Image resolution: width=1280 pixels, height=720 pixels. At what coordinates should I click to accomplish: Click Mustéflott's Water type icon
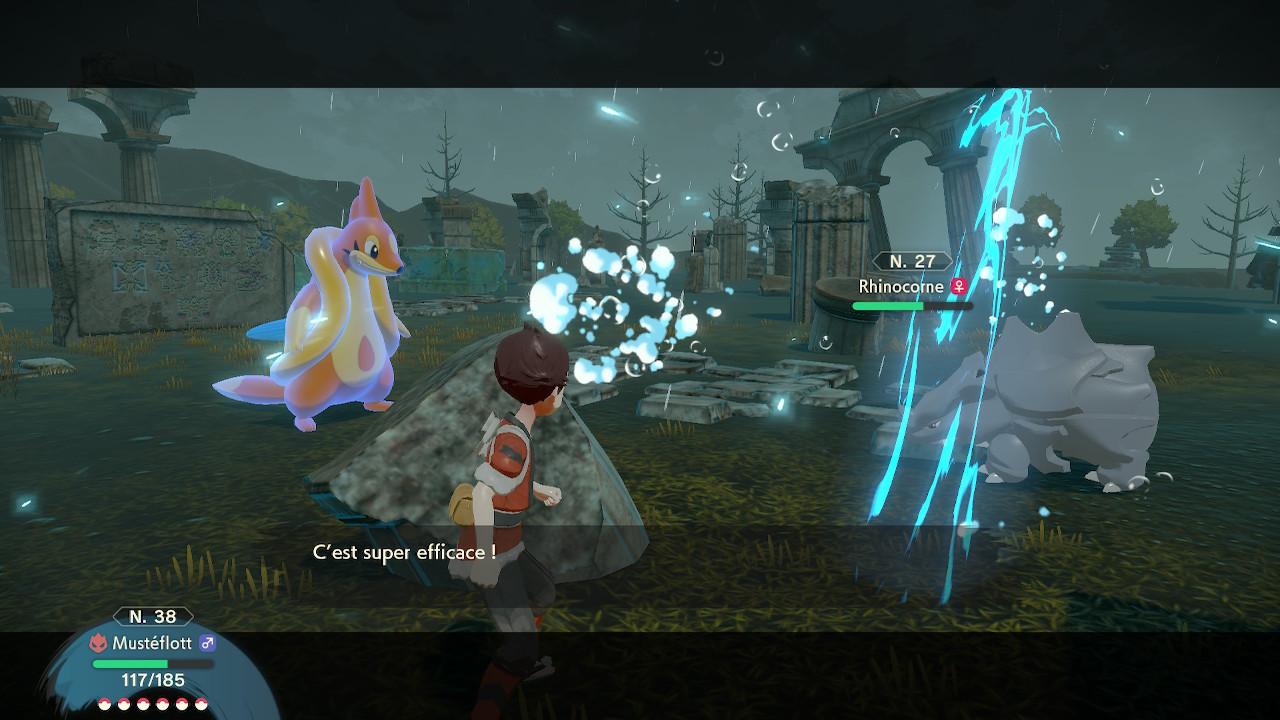point(99,643)
